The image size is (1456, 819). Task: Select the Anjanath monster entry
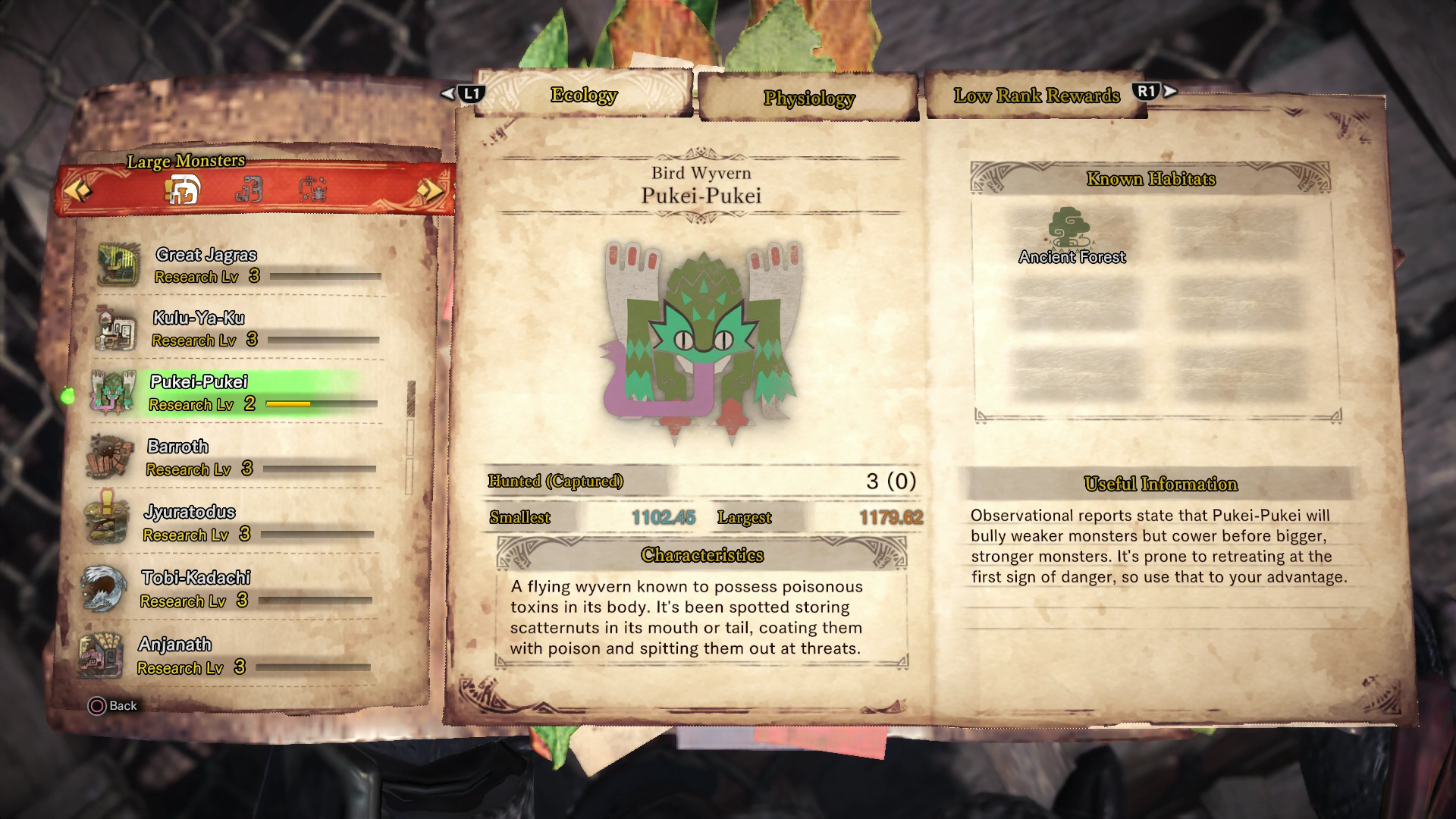pos(227,655)
